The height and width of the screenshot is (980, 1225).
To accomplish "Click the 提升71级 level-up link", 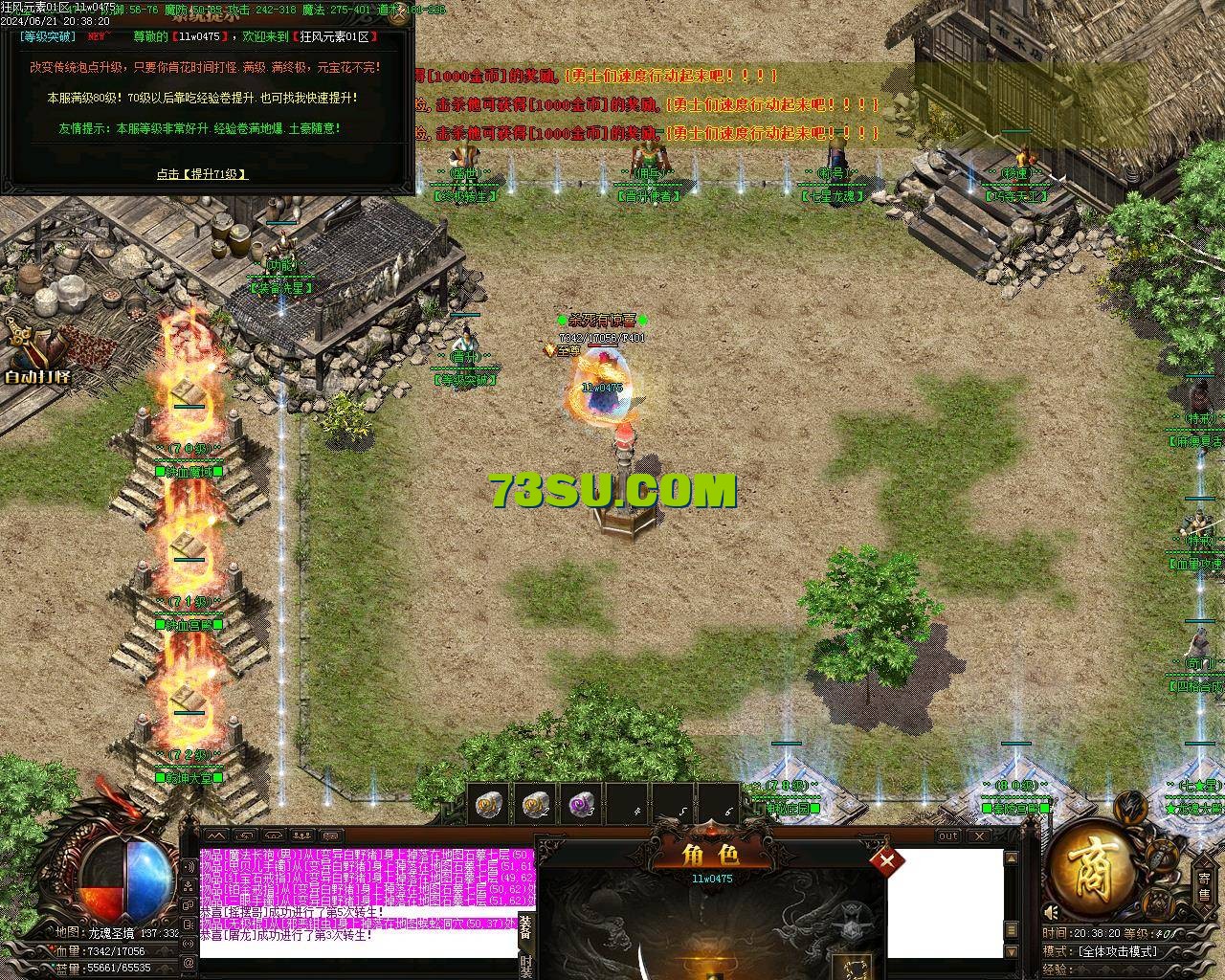I will tap(203, 174).
